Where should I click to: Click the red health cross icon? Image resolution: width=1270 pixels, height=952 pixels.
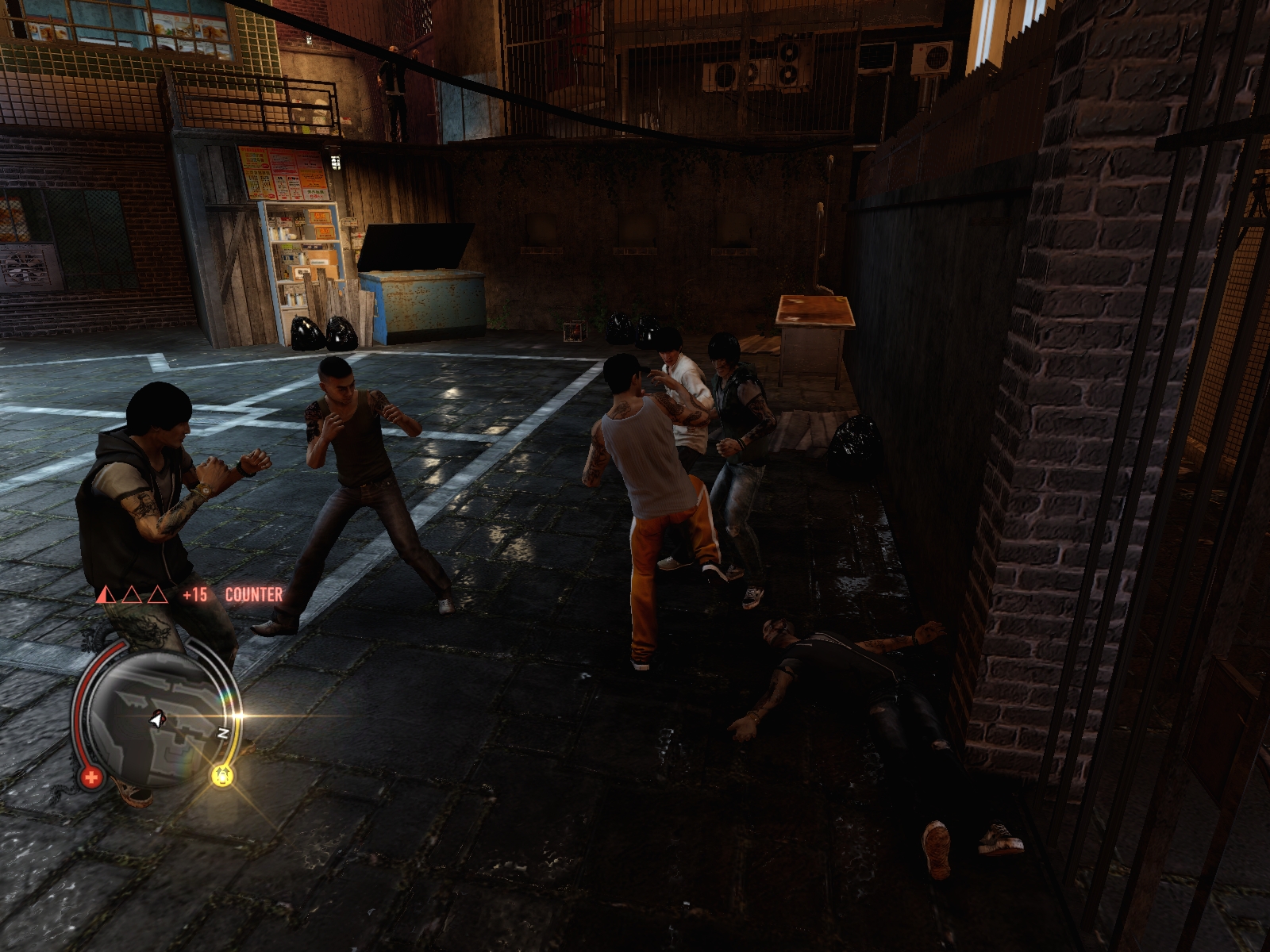[90, 777]
